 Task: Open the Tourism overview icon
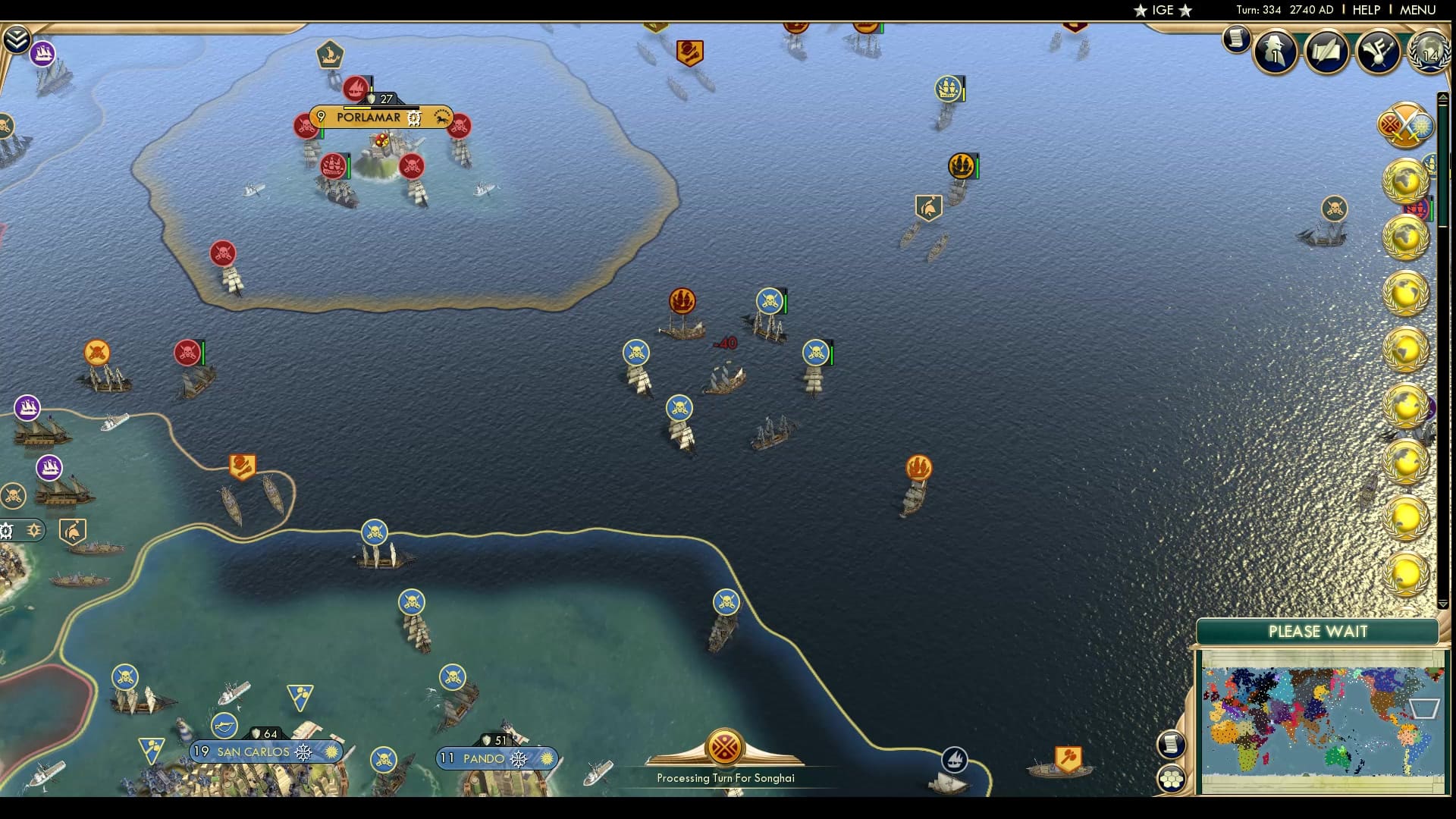[x=1378, y=50]
